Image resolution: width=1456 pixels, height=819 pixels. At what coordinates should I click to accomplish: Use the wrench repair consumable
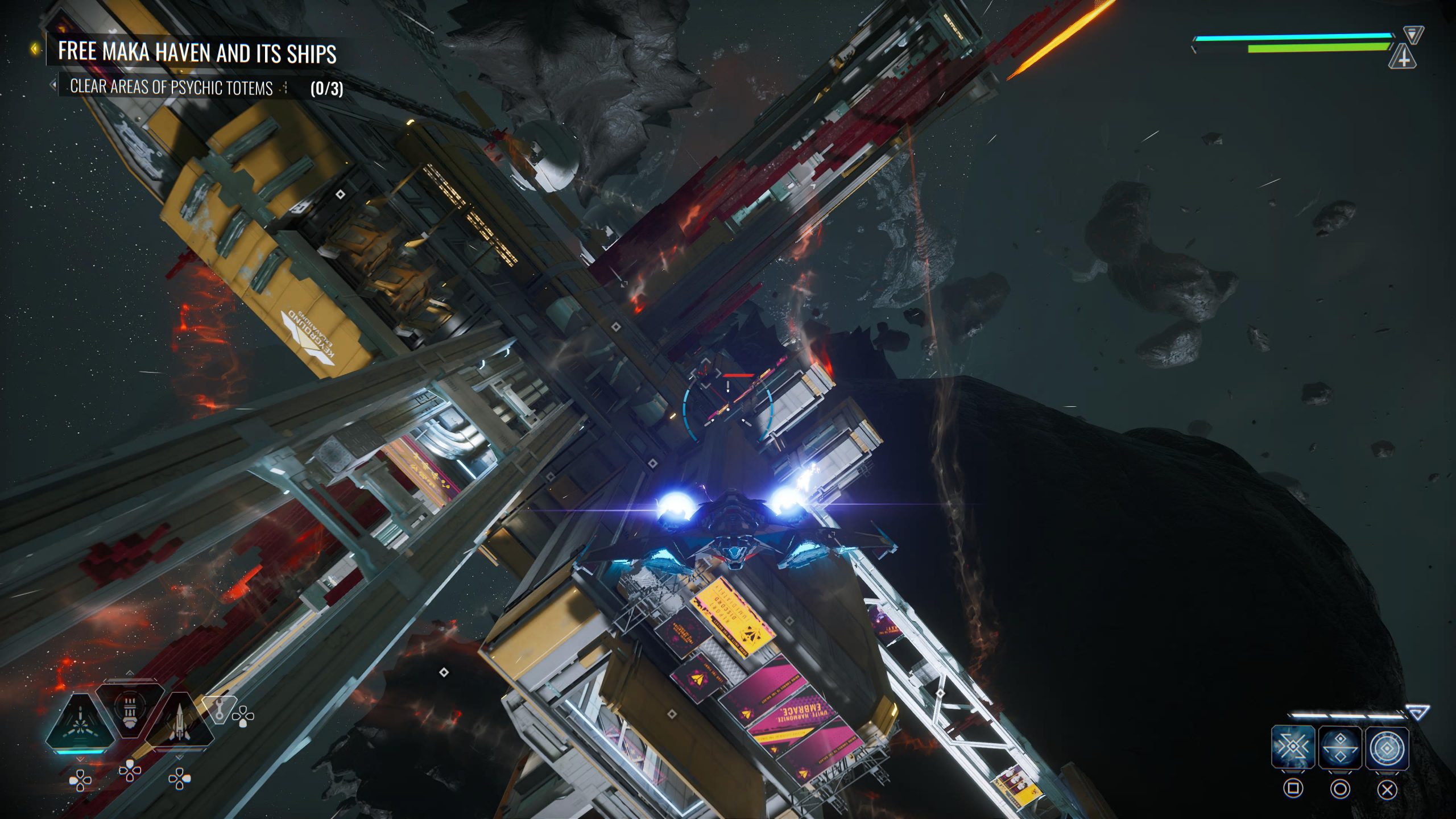pos(220,709)
